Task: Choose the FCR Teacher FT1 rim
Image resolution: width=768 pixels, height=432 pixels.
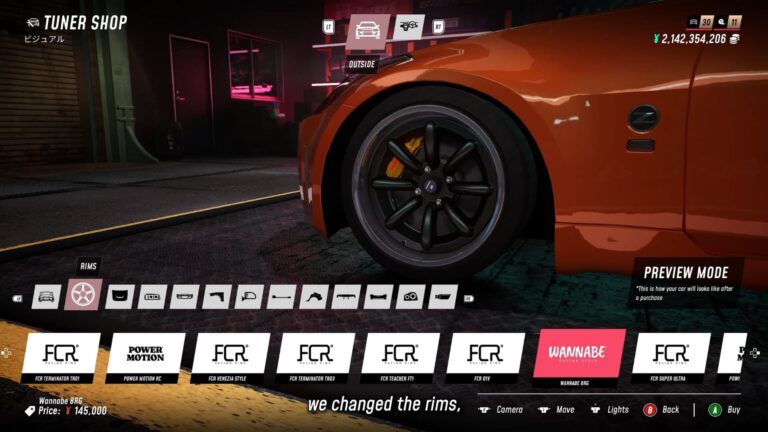Action: (x=400, y=354)
